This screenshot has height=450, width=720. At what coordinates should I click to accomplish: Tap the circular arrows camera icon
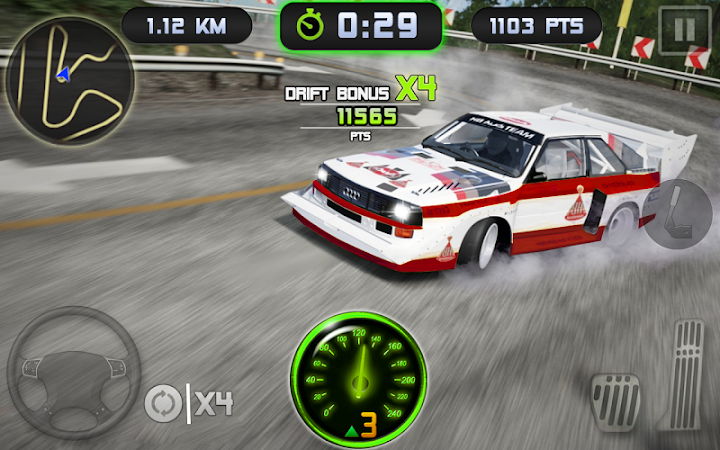click(x=163, y=403)
